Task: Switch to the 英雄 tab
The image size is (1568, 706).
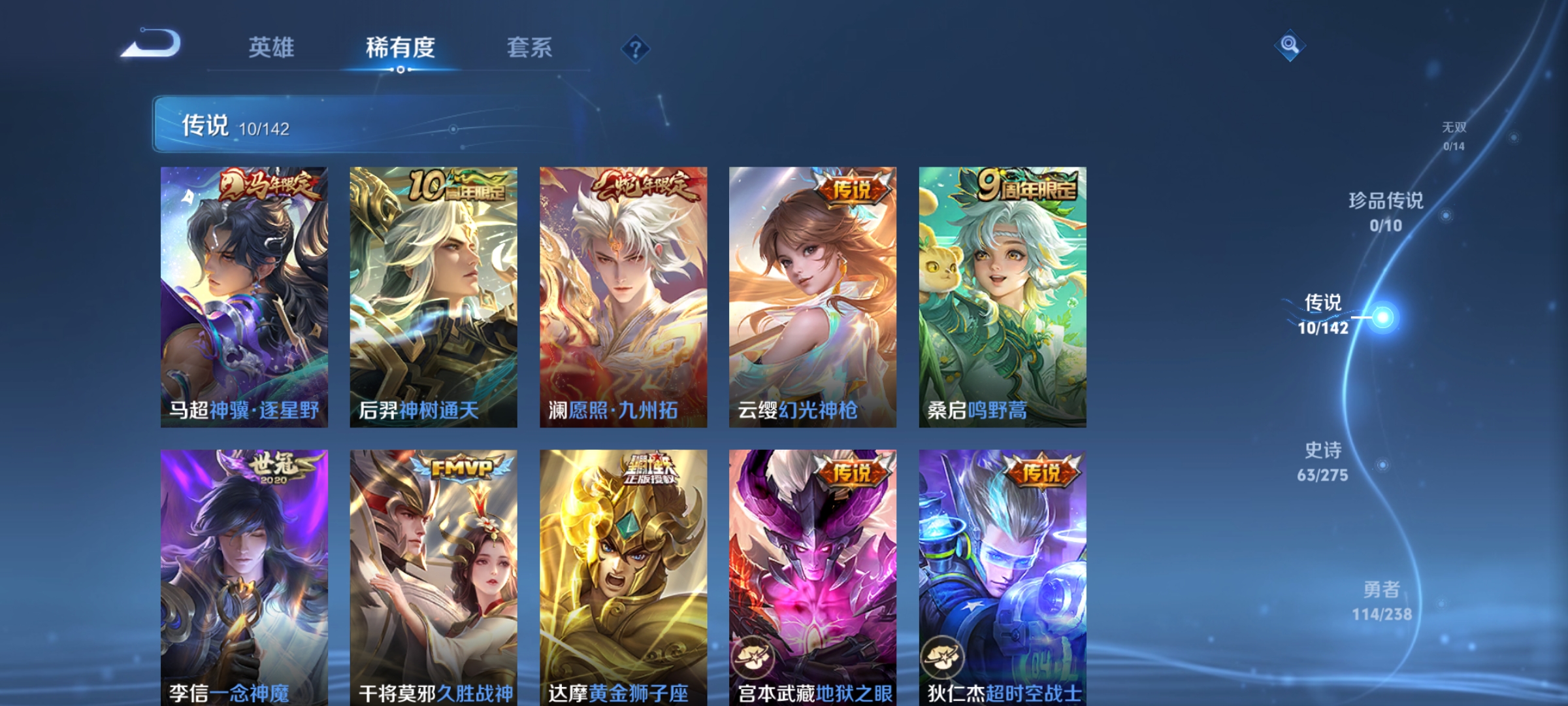Action: tap(272, 47)
